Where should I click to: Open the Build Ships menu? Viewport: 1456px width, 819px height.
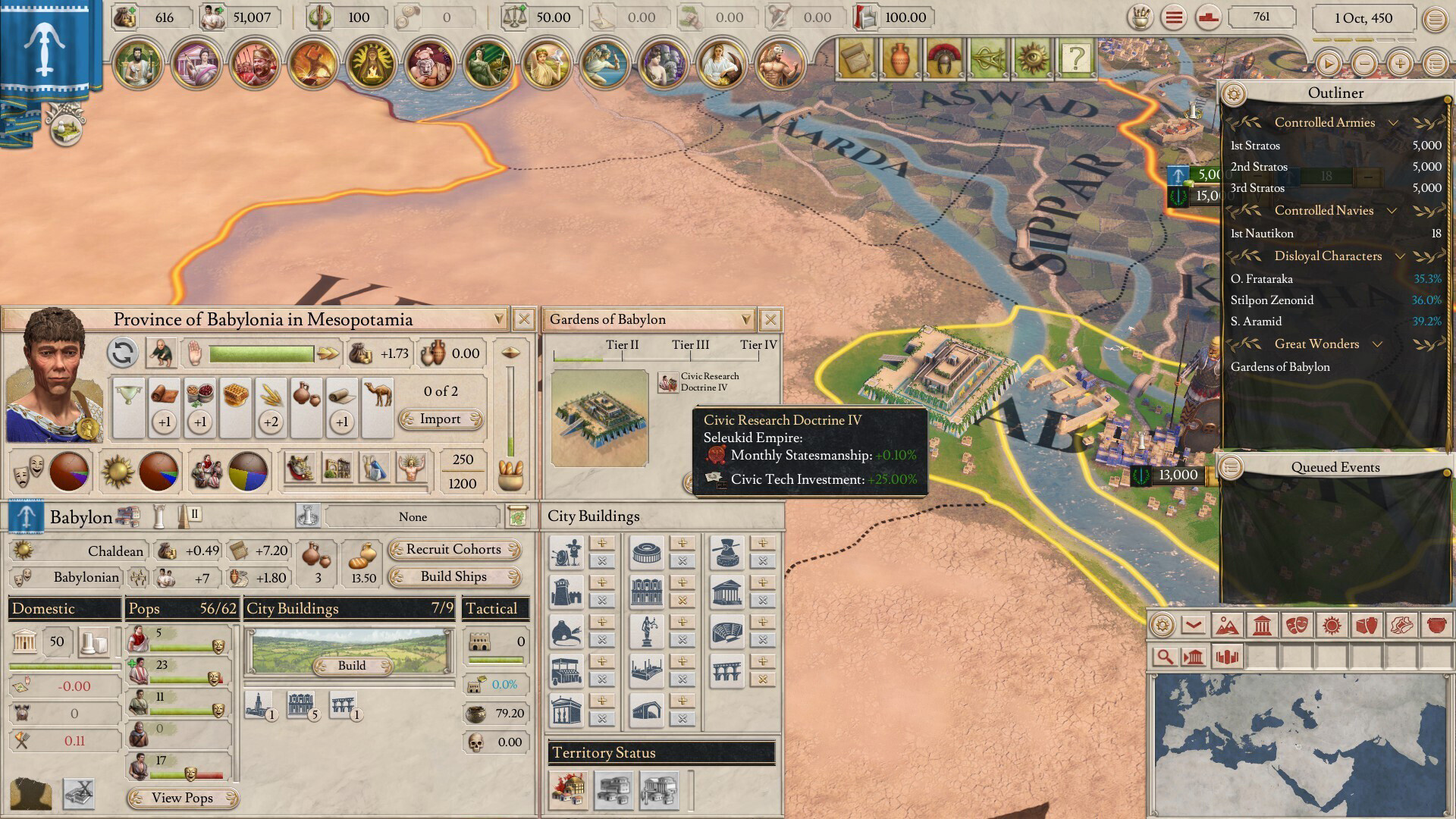pos(453,576)
